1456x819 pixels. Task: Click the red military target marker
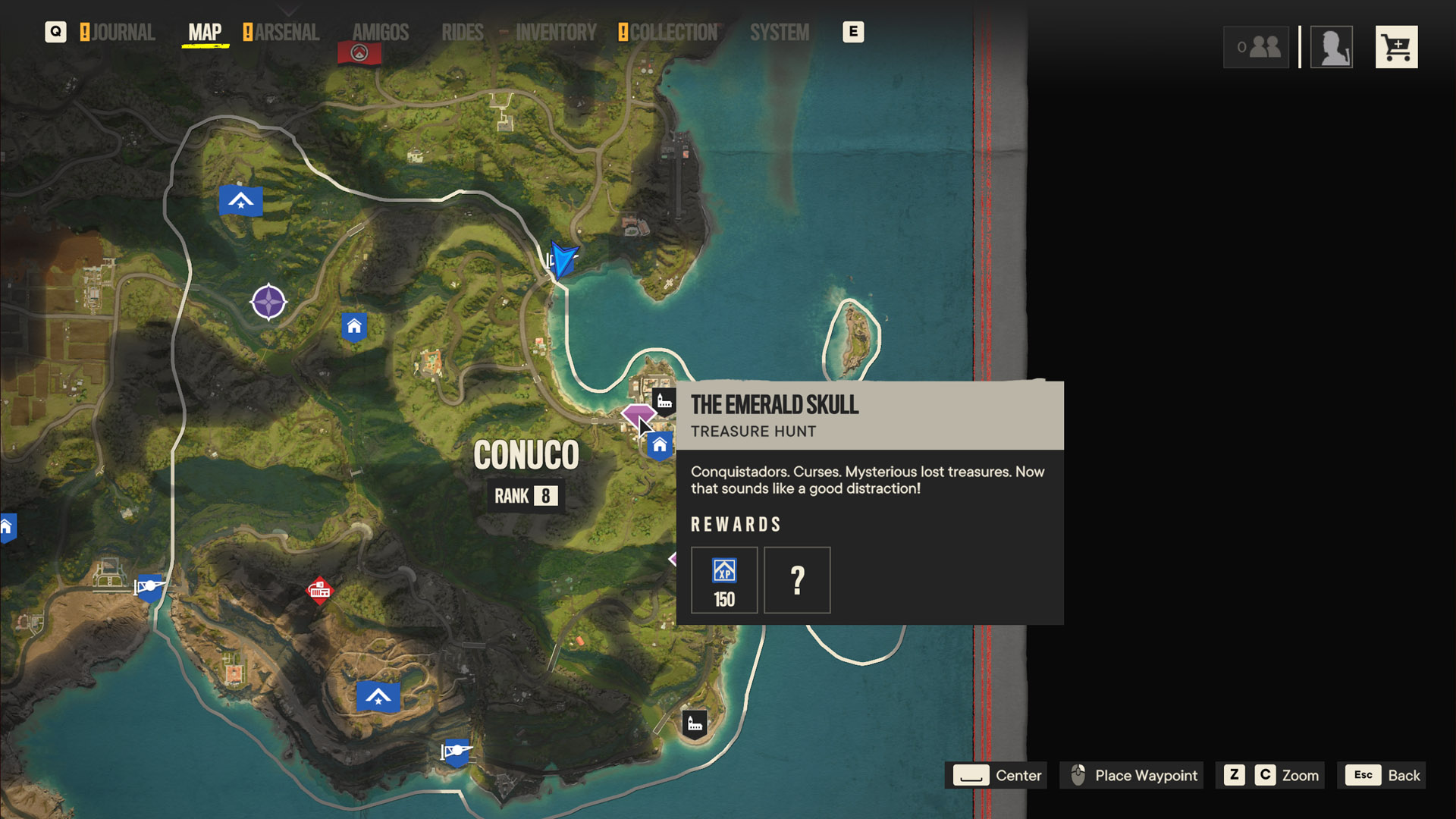point(319,590)
